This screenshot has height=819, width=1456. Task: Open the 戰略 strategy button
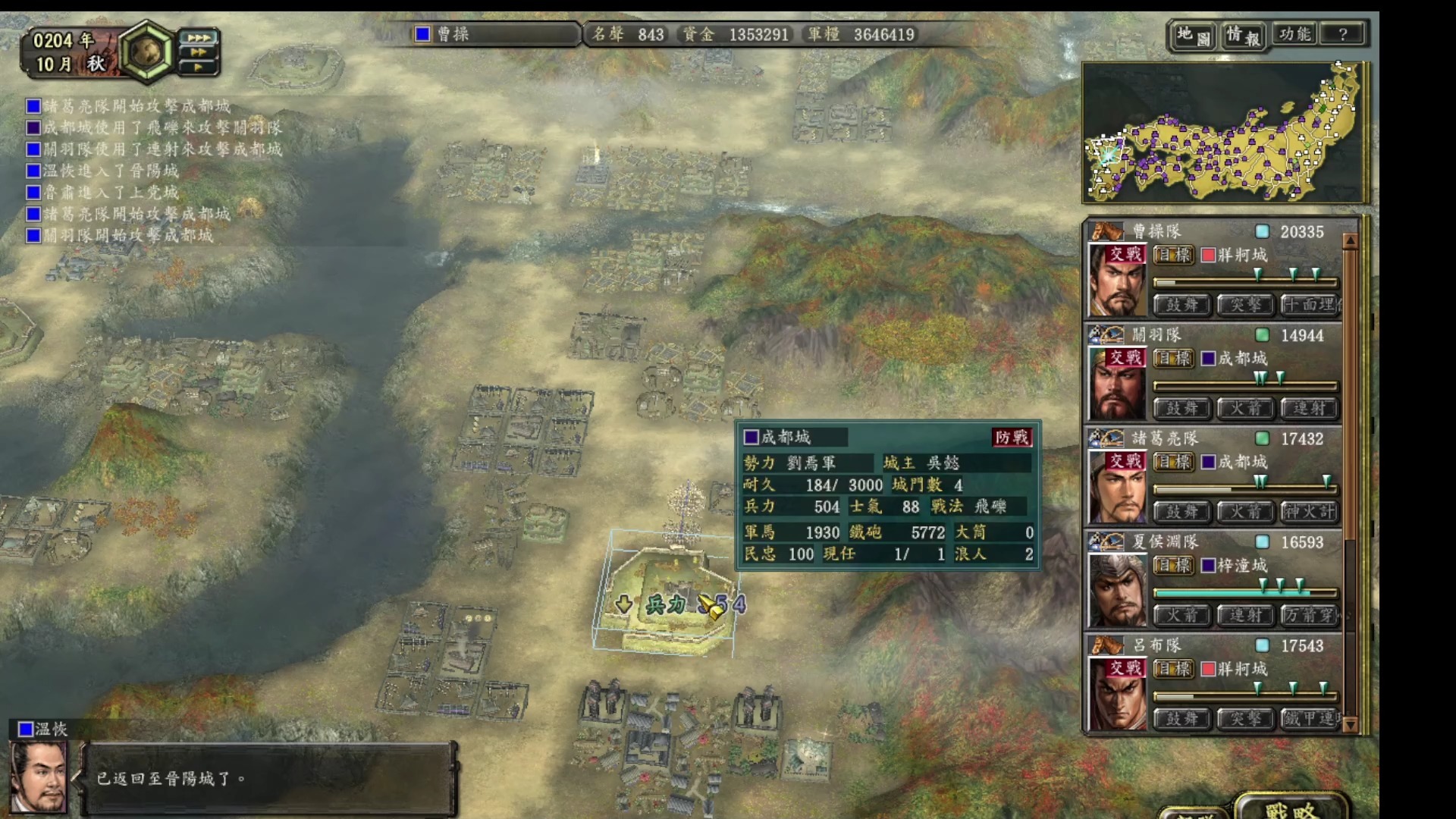(1291, 809)
